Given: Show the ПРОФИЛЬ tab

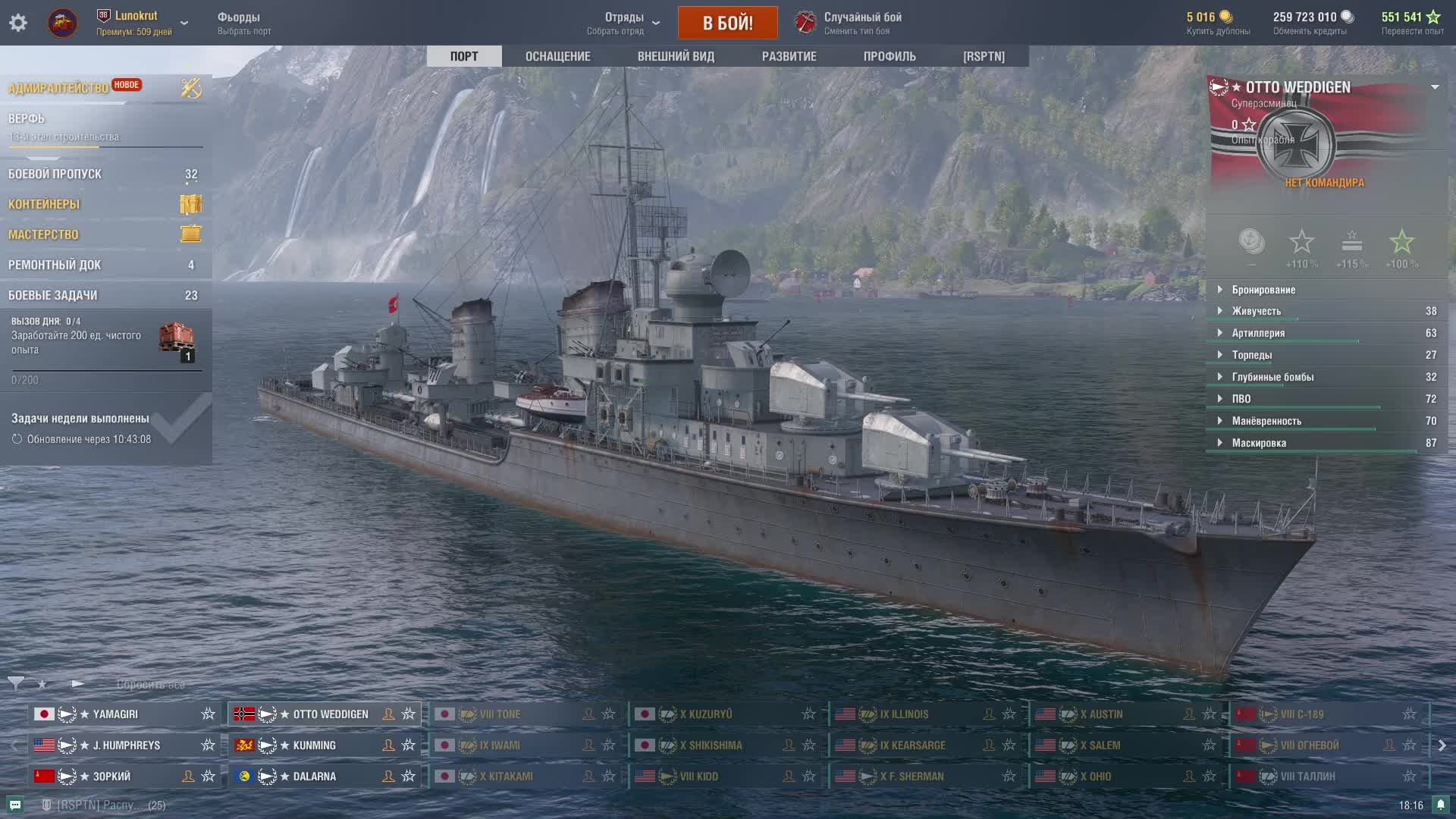Looking at the screenshot, I should pos(890,56).
